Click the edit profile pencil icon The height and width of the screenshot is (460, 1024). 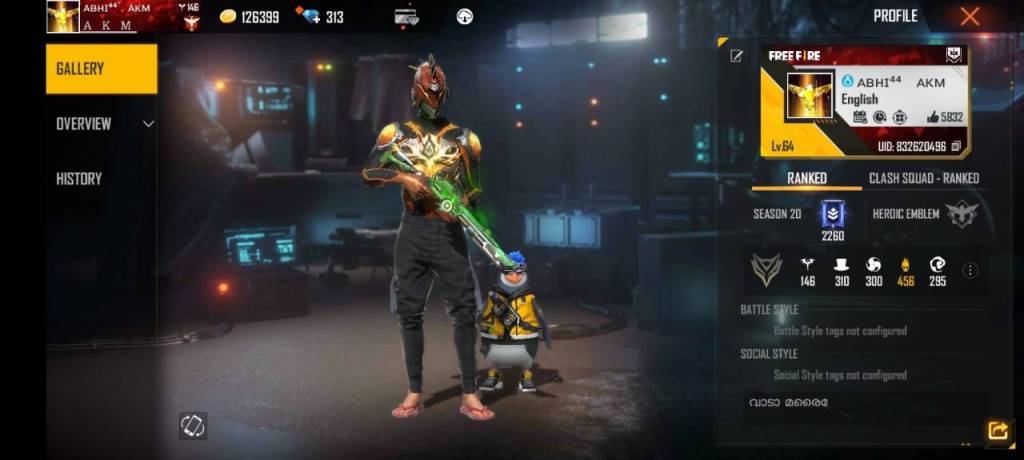point(737,56)
